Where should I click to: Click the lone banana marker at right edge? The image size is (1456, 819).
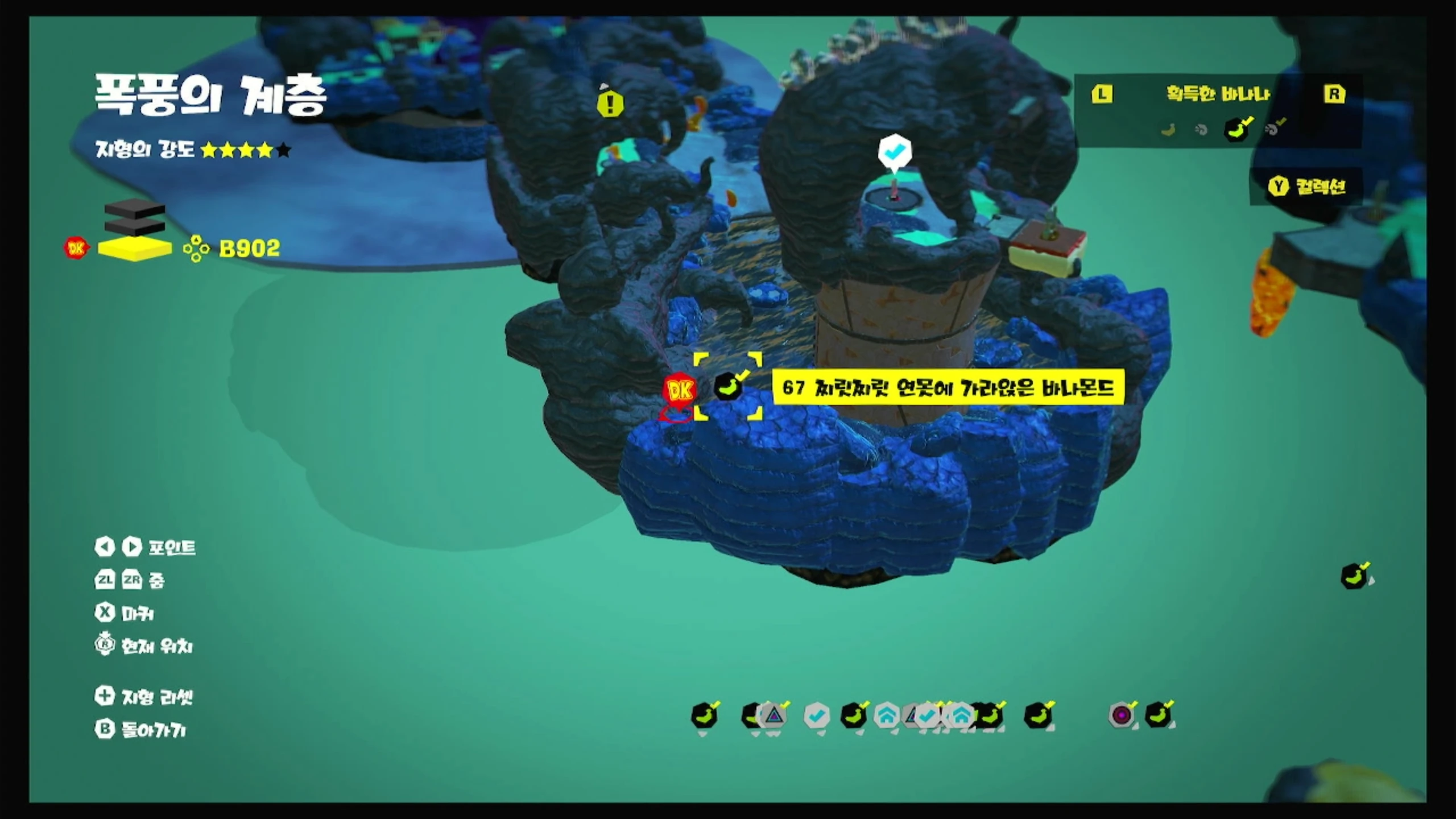pyautogui.click(x=1355, y=576)
